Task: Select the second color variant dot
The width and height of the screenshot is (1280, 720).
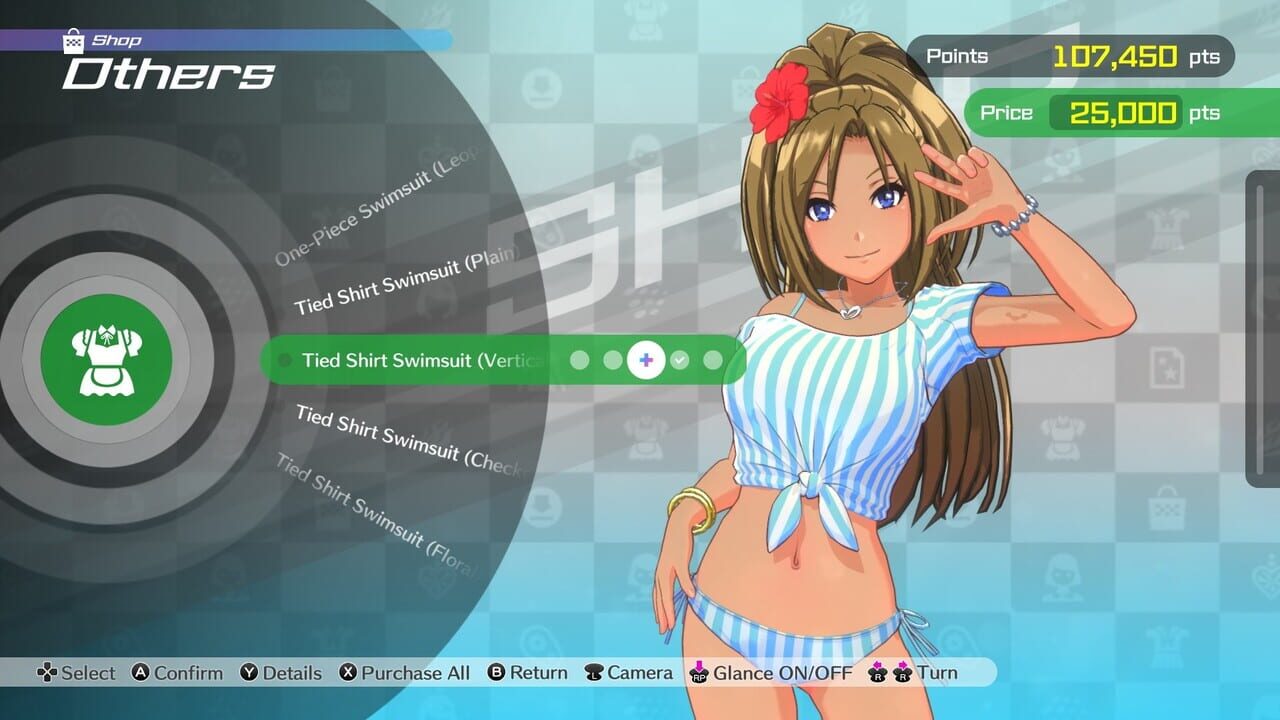Action: (613, 360)
